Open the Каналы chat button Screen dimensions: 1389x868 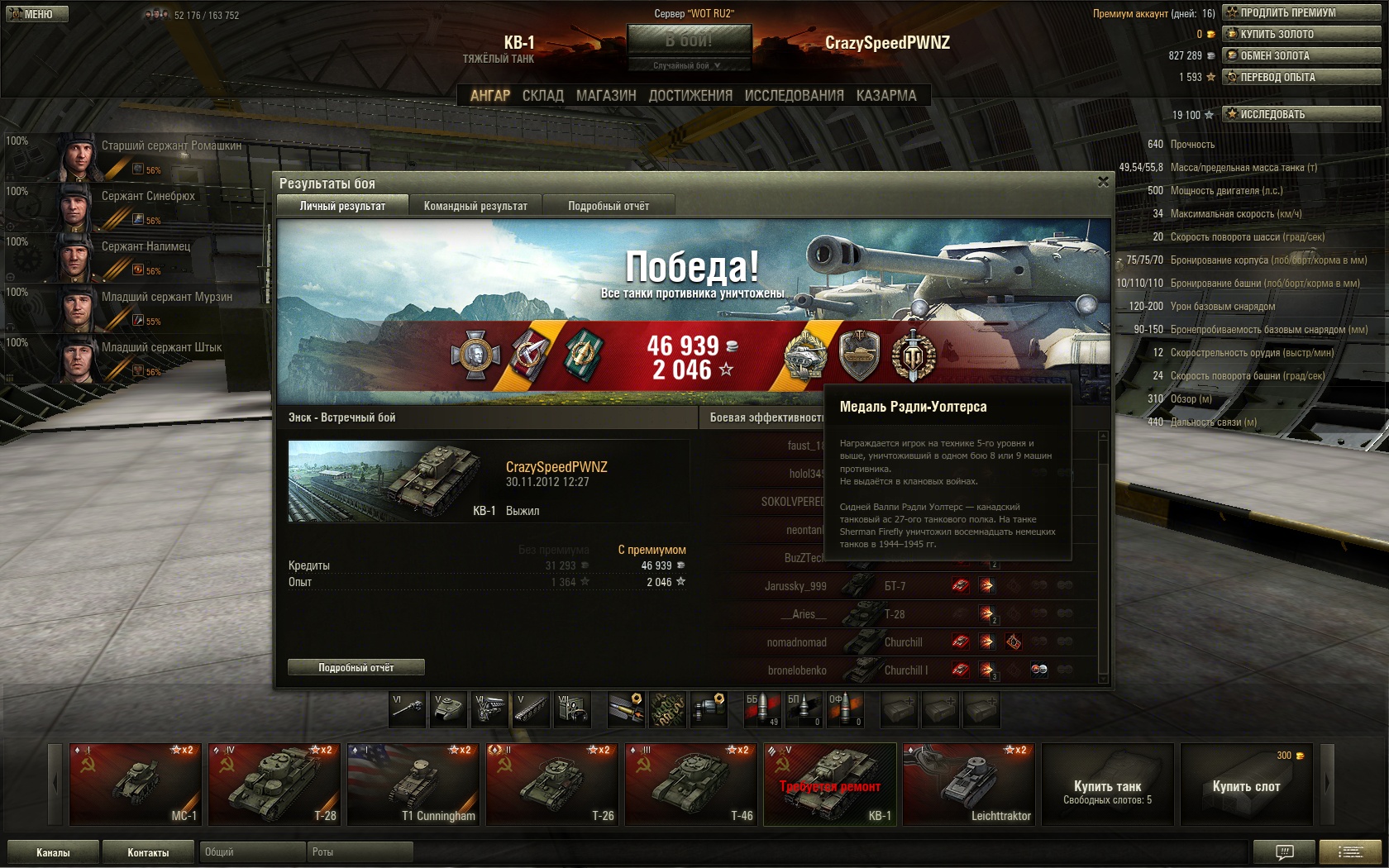point(53,852)
